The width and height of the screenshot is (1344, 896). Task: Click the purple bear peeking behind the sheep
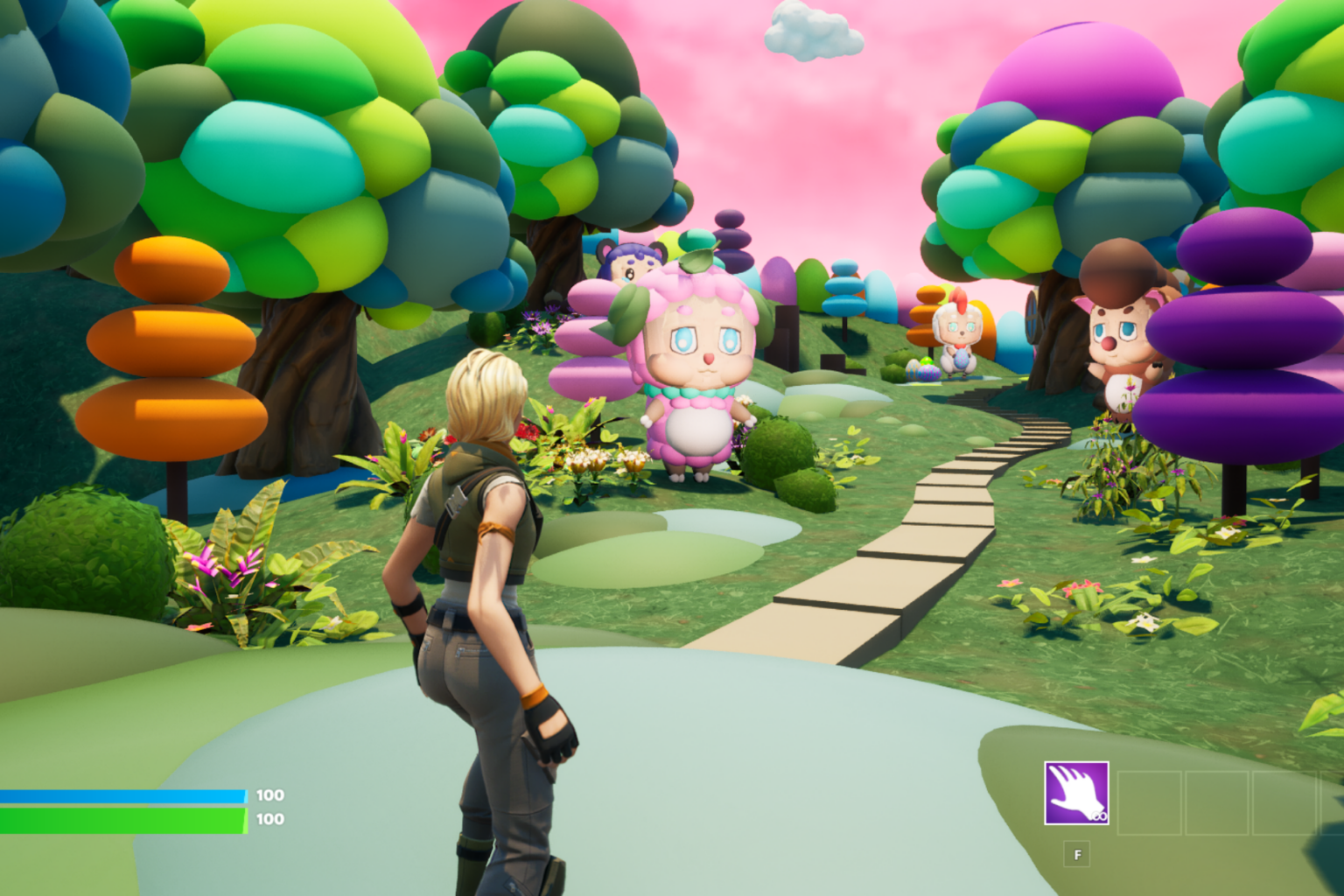click(x=632, y=262)
